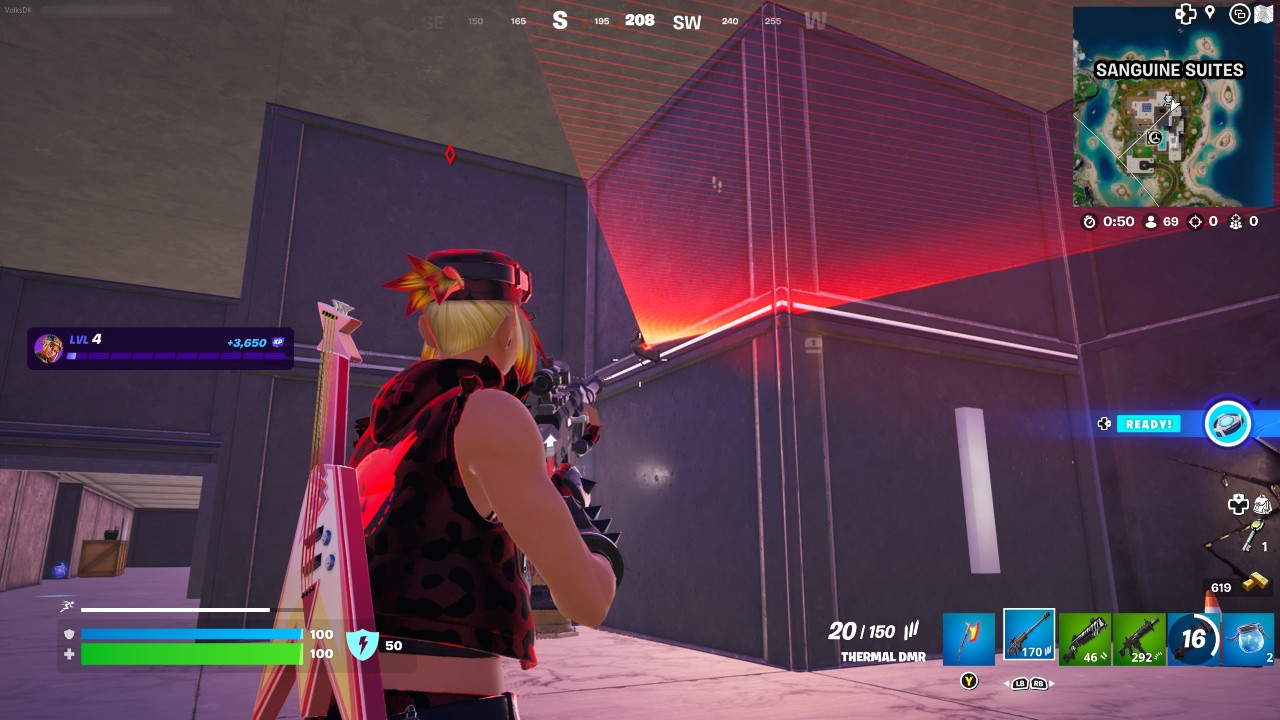
Task: Open the minimap in the top-right corner
Action: [1168, 122]
